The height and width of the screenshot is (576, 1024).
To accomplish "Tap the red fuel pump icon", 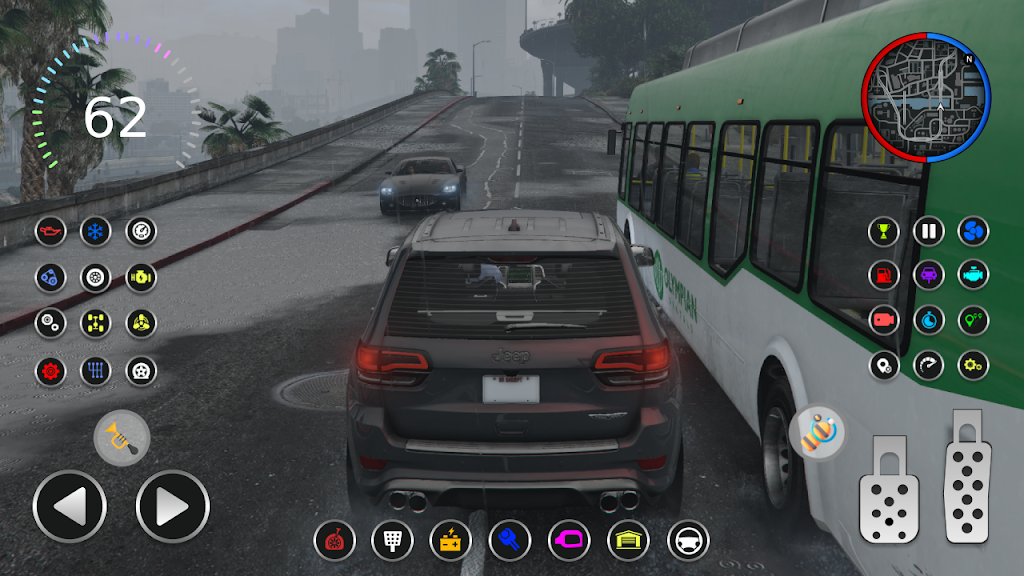I will (884, 275).
